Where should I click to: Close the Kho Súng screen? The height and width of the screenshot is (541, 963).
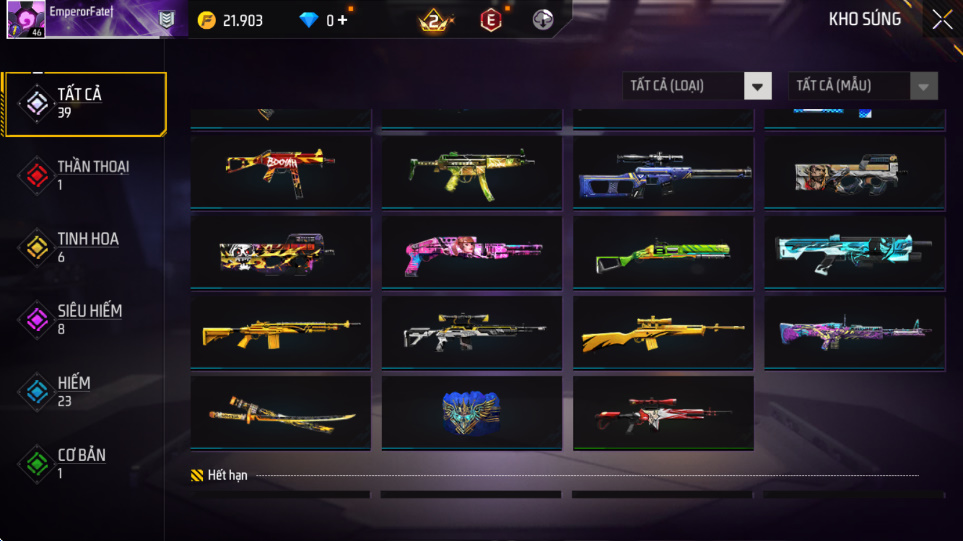942,20
